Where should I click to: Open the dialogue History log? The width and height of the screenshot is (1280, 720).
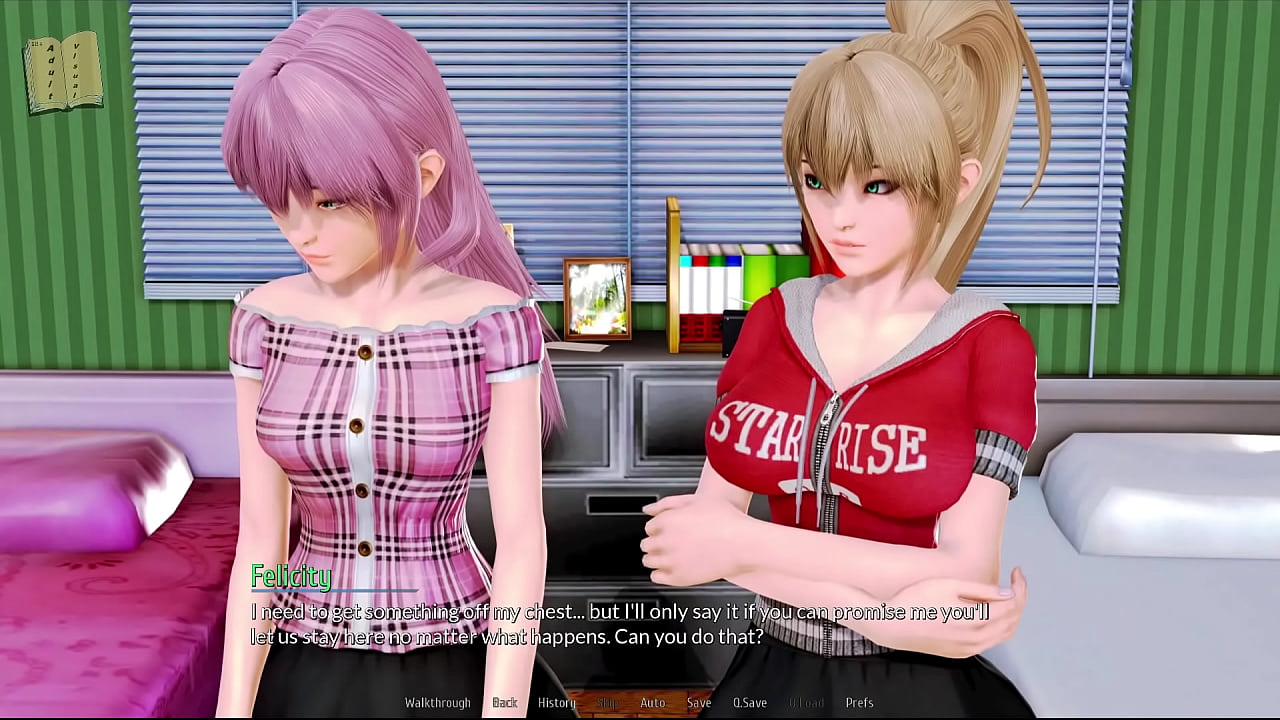coord(557,703)
